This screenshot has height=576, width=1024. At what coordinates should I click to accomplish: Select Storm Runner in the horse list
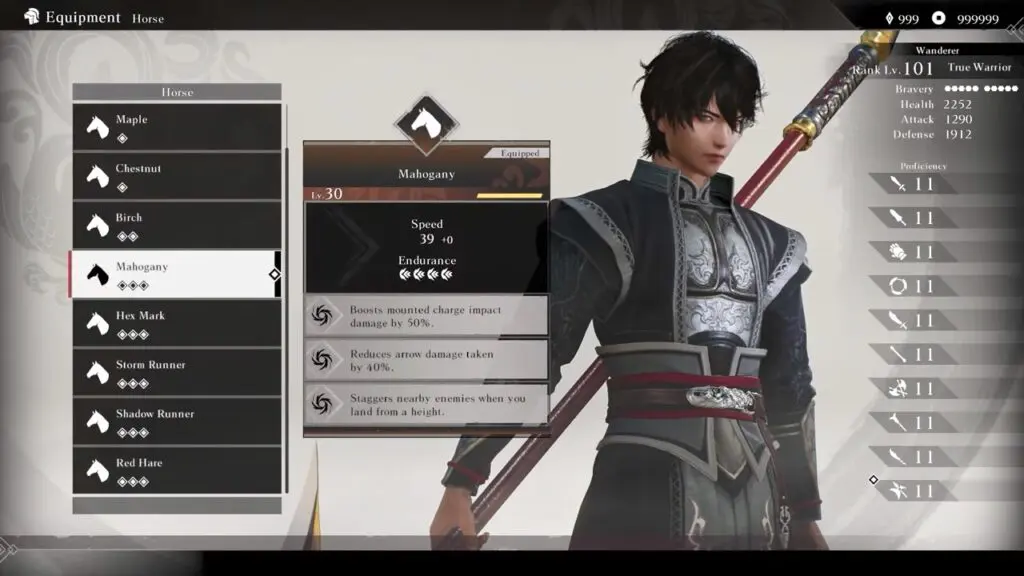click(x=176, y=372)
